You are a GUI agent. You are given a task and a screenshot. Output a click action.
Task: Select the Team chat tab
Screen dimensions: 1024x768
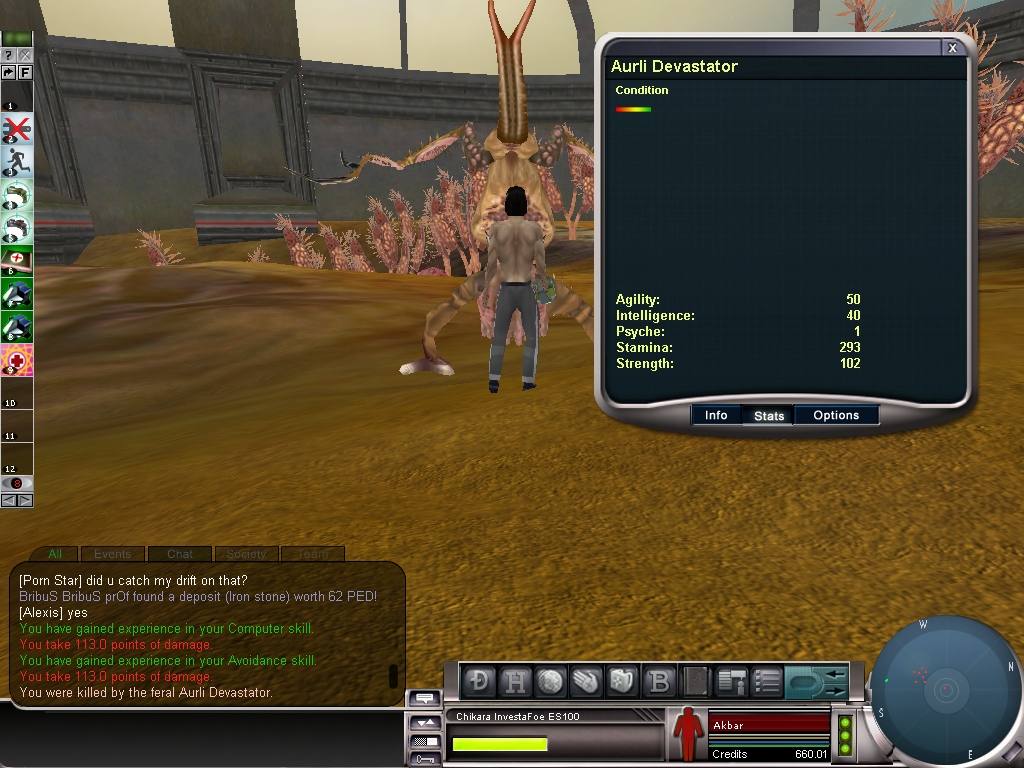[x=312, y=554]
